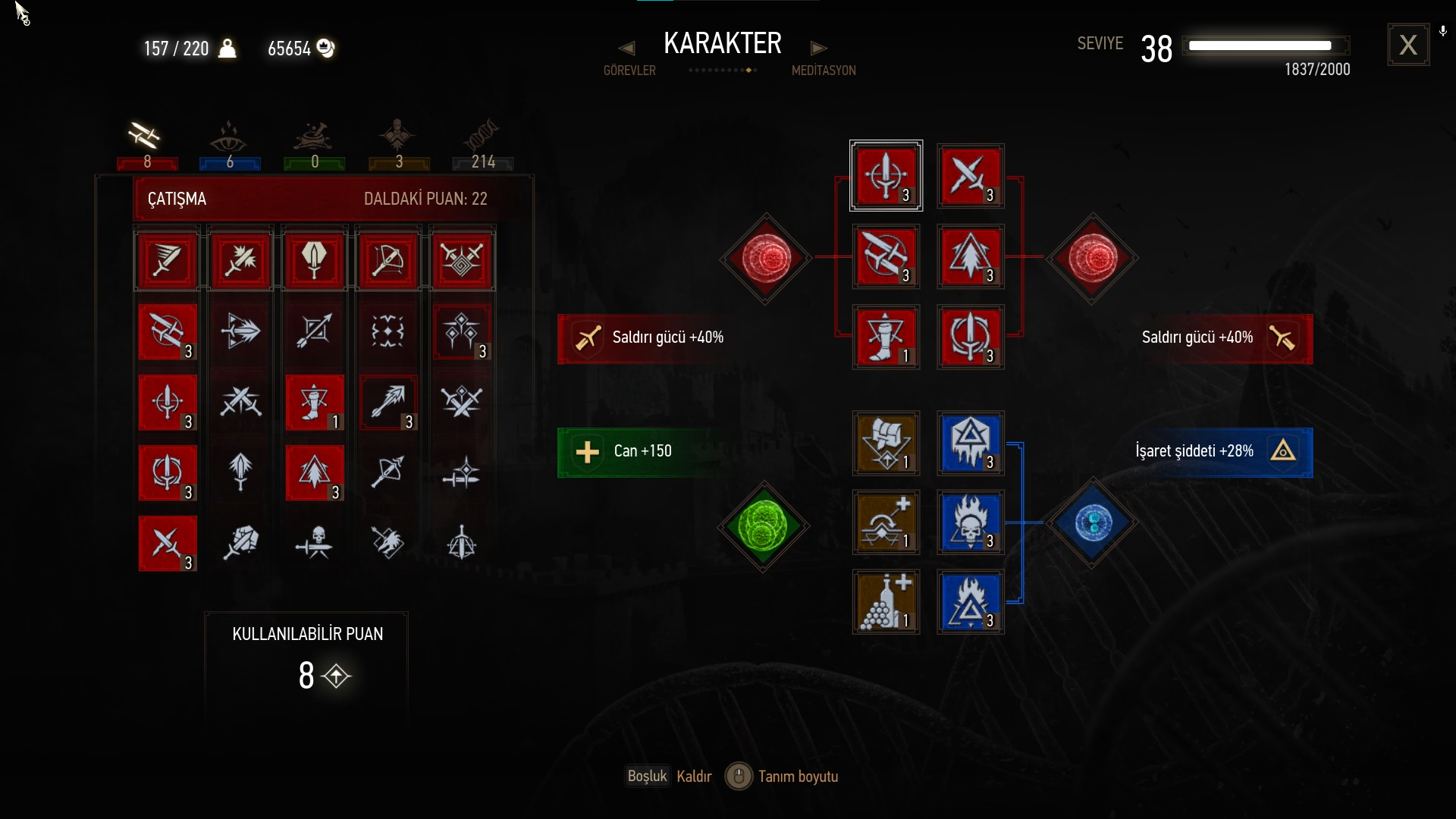Go to the Meditasyon panel arrow
The image size is (1456, 819).
(x=818, y=49)
